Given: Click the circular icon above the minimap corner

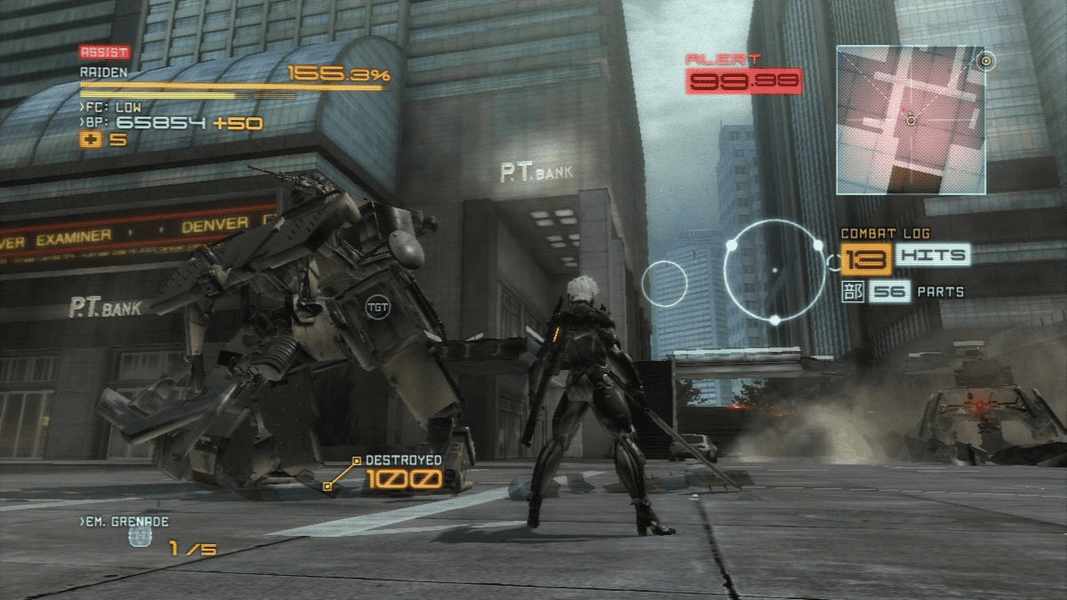Looking at the screenshot, I should click(986, 61).
